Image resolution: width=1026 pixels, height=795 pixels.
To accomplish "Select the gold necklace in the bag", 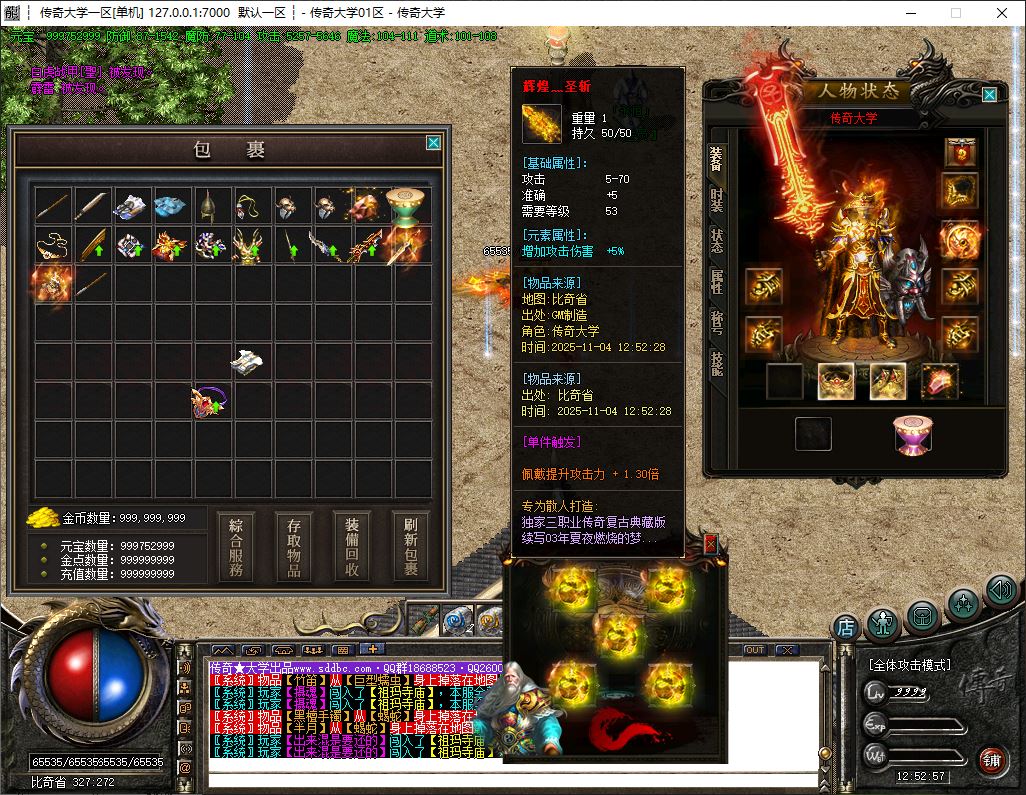I will 52,243.
